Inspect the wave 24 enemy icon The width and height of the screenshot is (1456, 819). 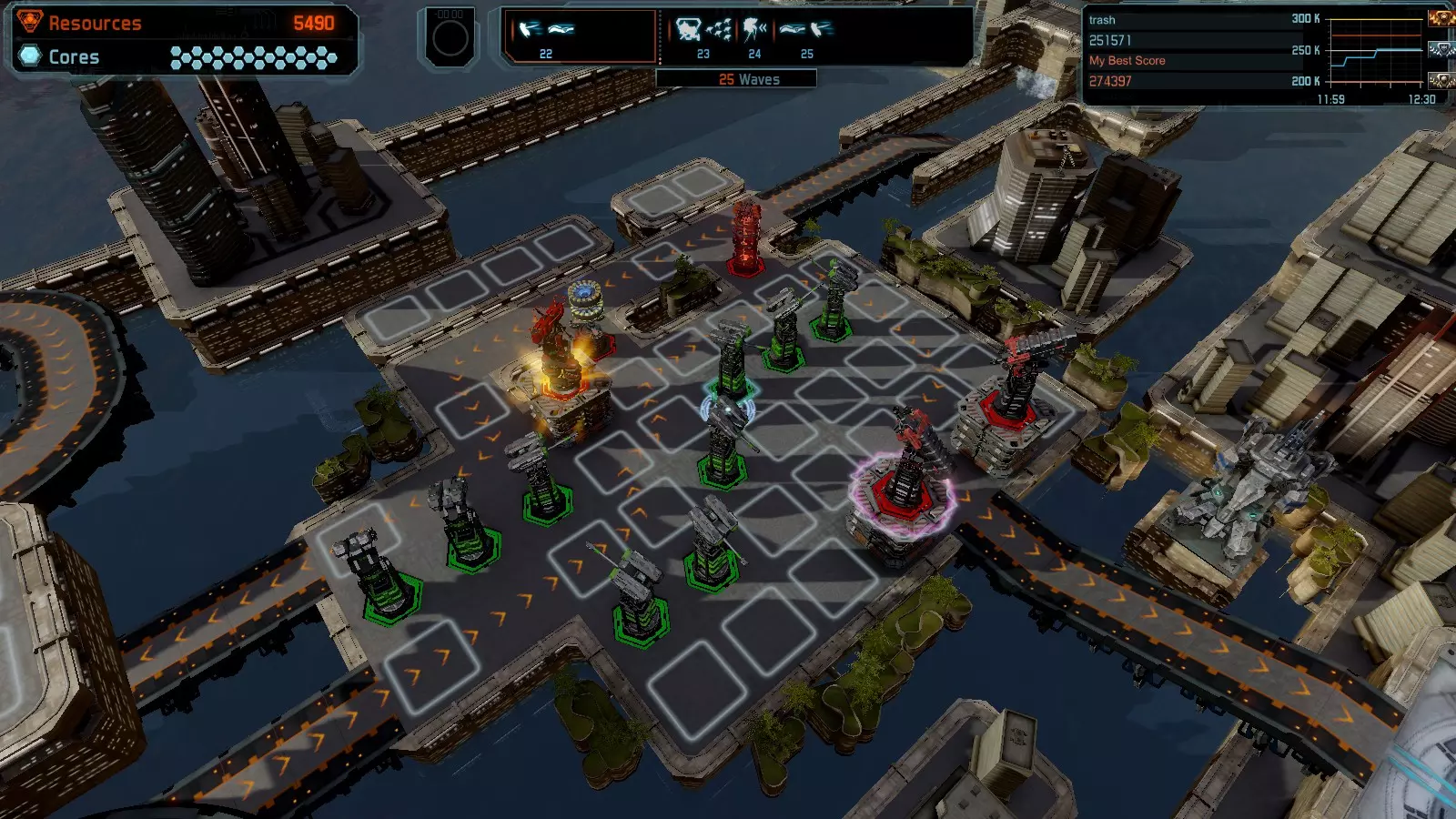point(754,32)
